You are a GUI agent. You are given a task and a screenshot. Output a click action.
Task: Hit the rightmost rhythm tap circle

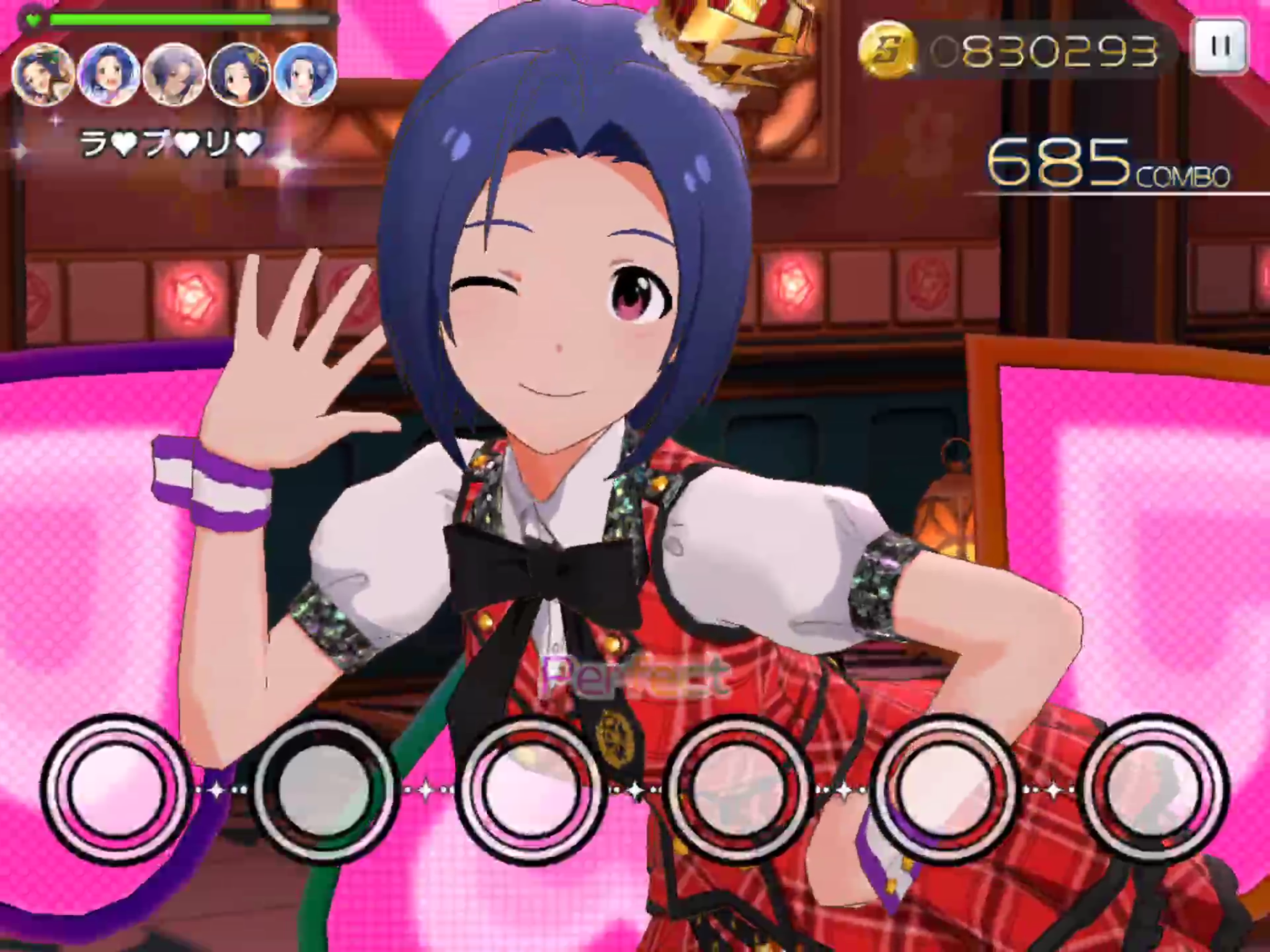click(x=1153, y=787)
